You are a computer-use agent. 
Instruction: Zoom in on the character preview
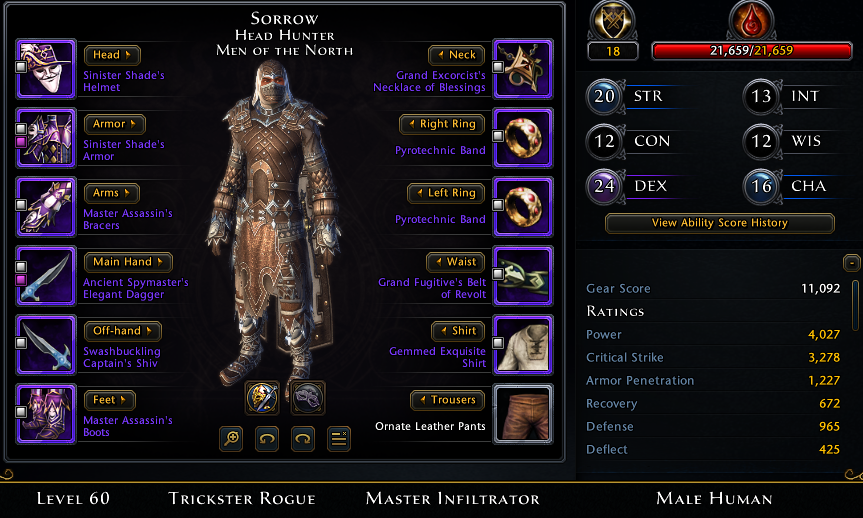point(231,438)
